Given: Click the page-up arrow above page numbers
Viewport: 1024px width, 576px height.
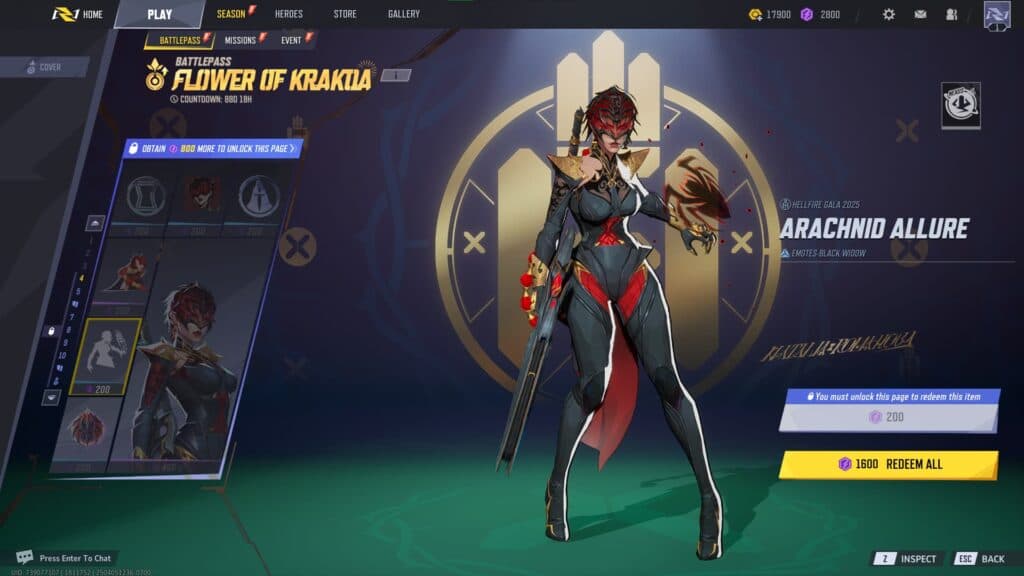Looking at the screenshot, I should click(95, 222).
